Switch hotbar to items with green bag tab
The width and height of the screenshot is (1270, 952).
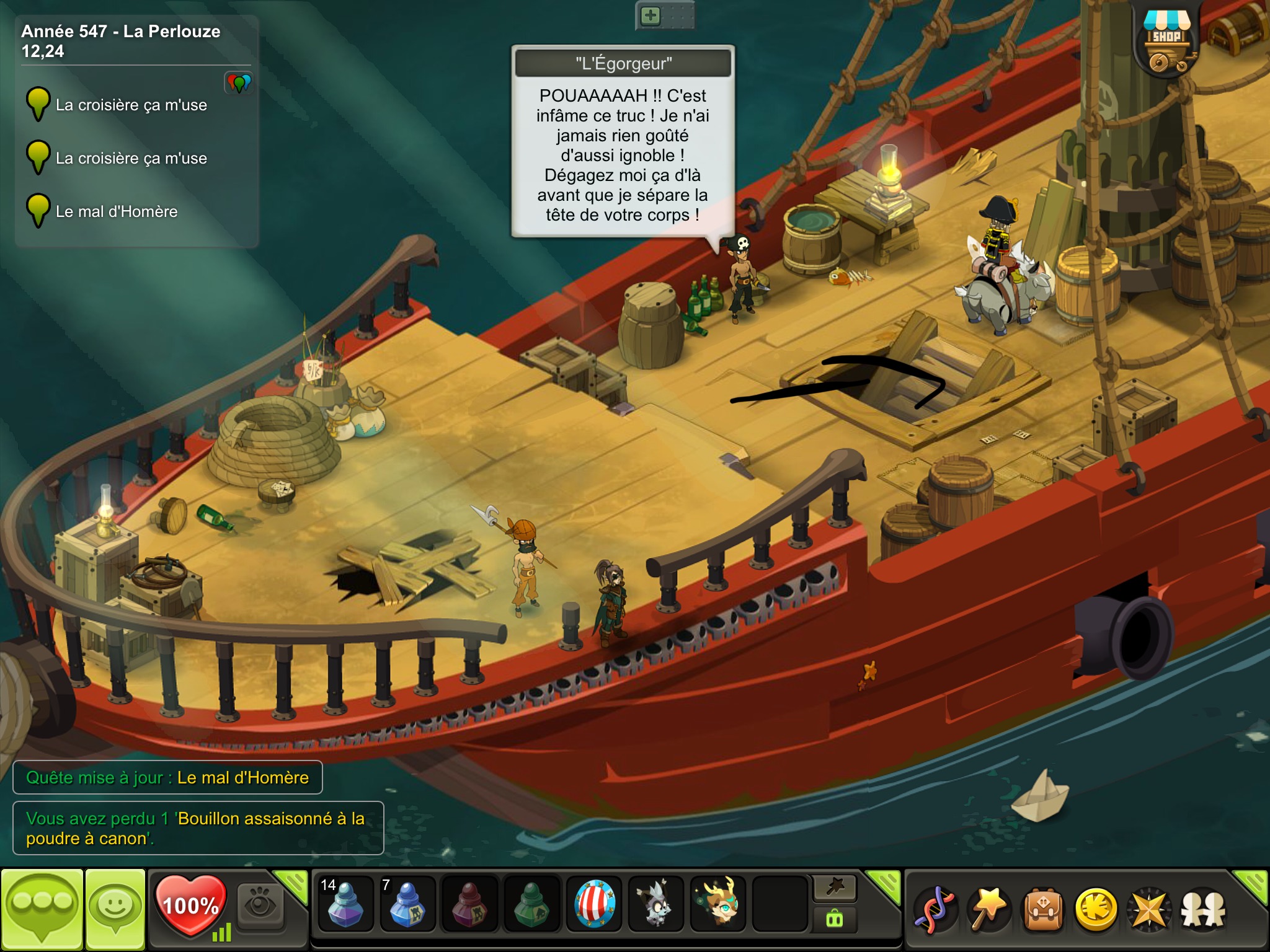point(835,919)
